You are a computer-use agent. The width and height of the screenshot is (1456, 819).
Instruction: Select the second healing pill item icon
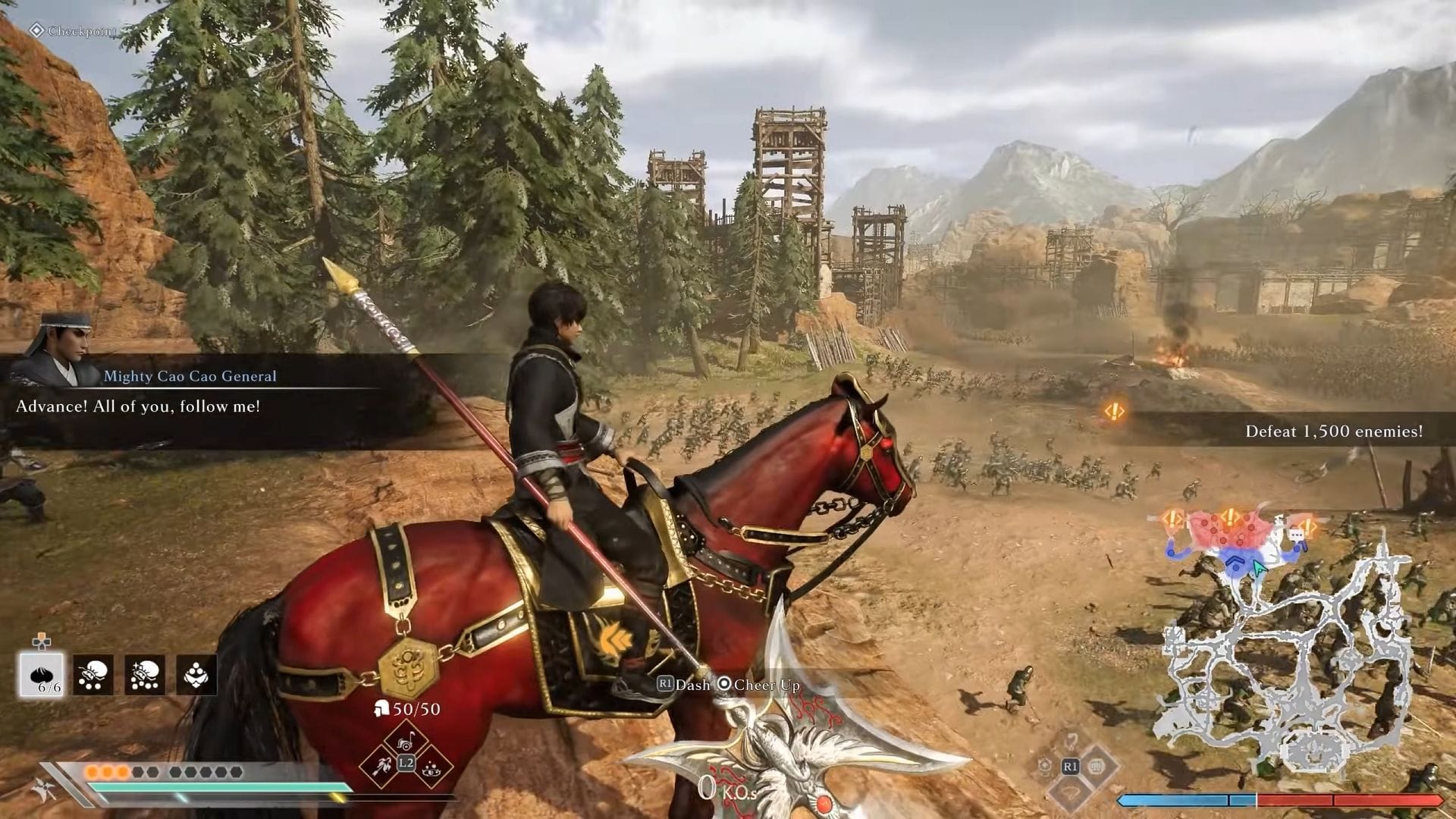[93, 673]
